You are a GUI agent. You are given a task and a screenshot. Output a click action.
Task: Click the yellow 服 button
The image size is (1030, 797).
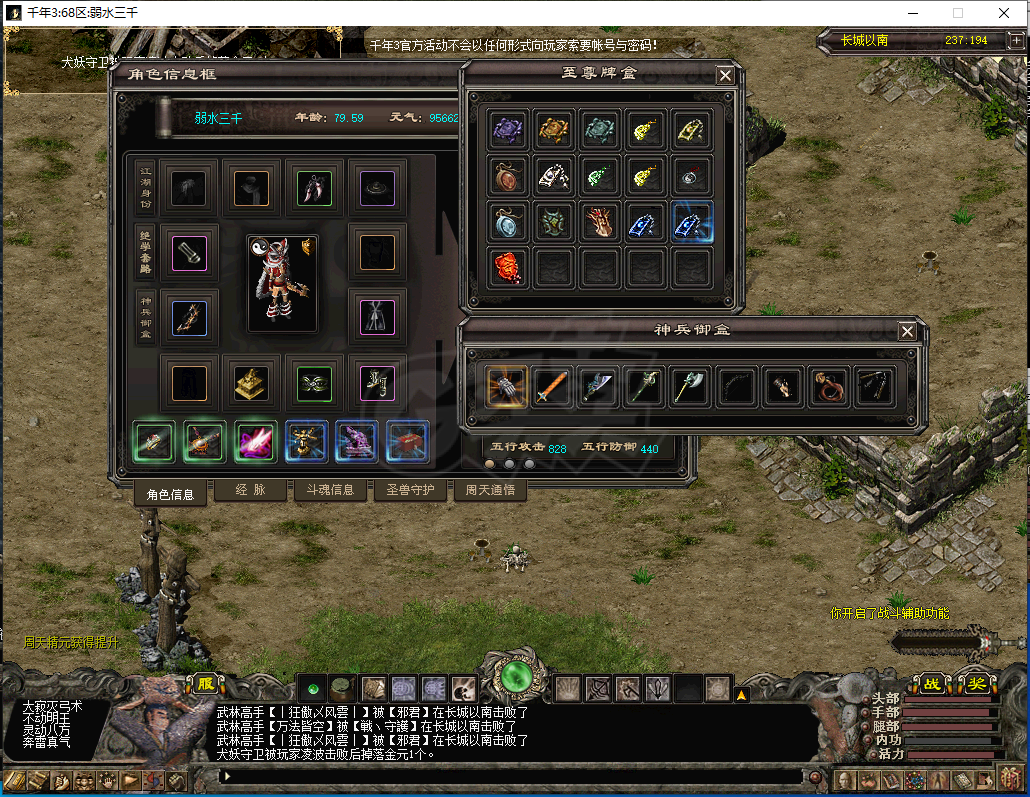pos(206,685)
